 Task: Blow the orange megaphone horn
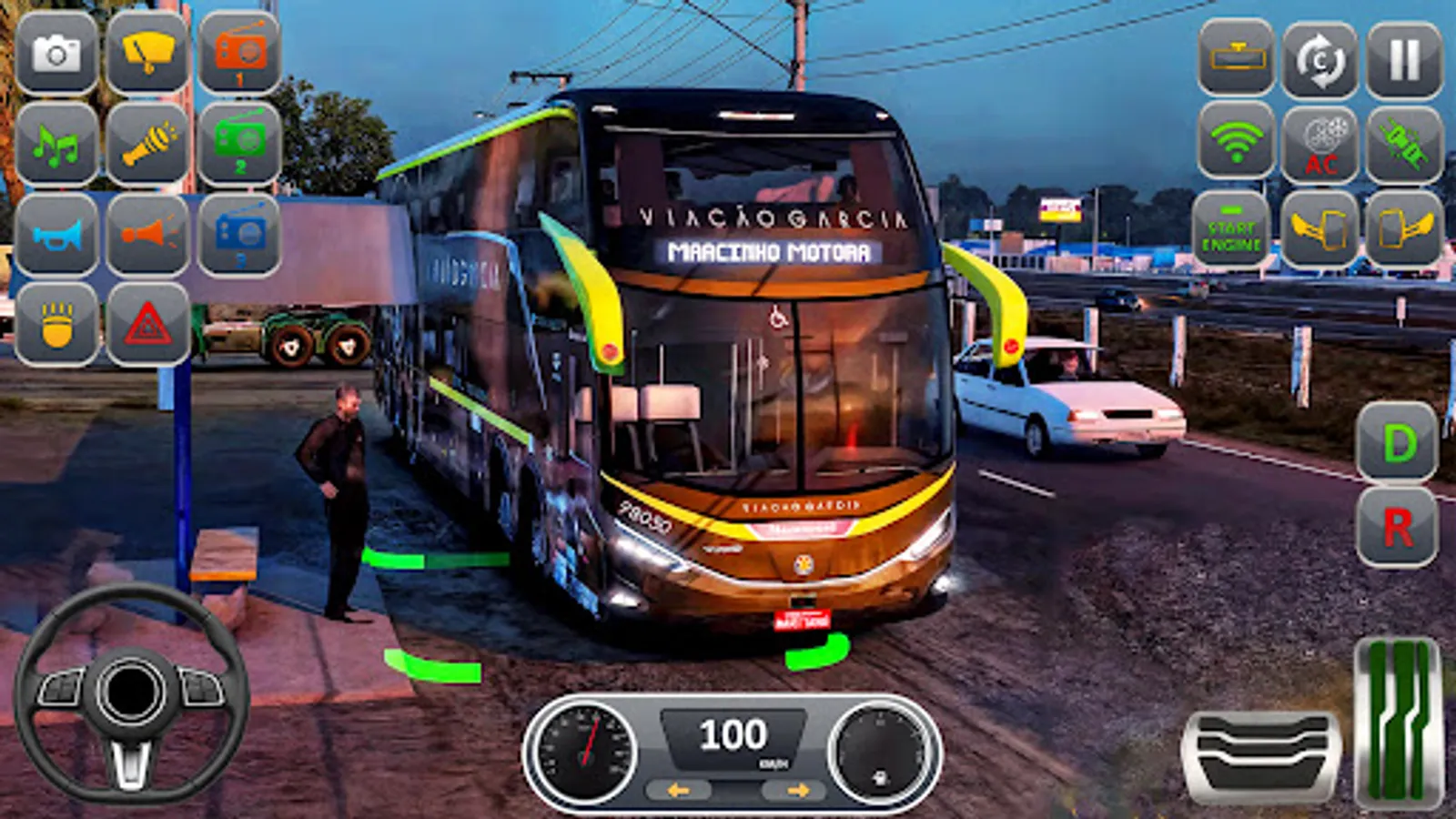[150, 235]
